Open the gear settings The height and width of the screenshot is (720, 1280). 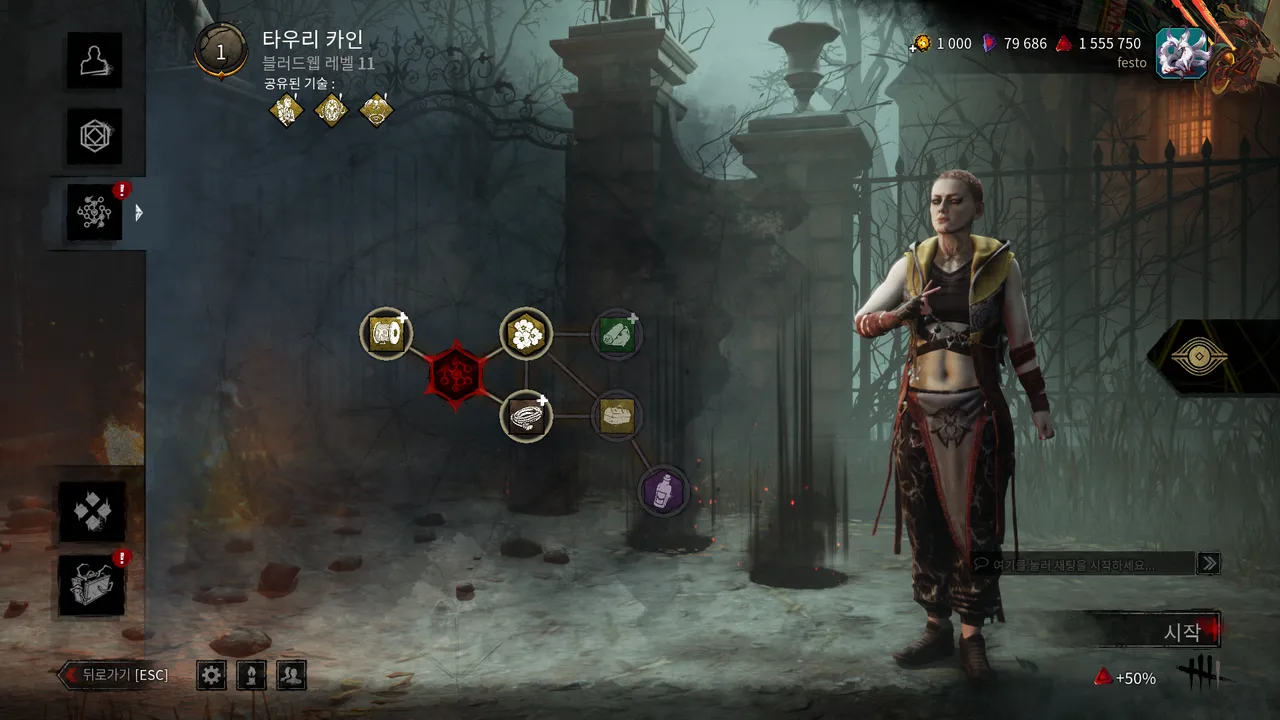[211, 675]
